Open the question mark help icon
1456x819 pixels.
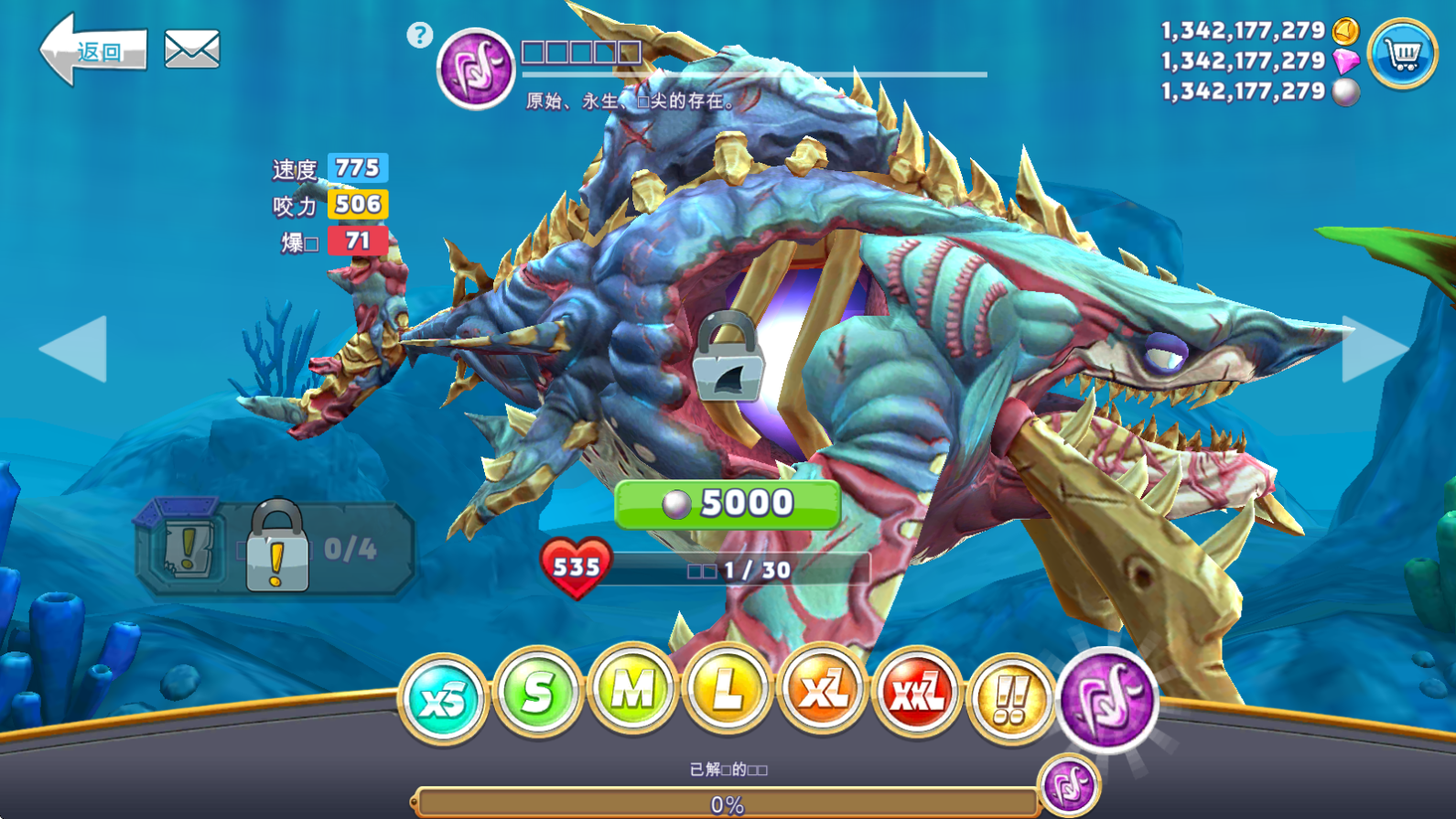point(419,36)
